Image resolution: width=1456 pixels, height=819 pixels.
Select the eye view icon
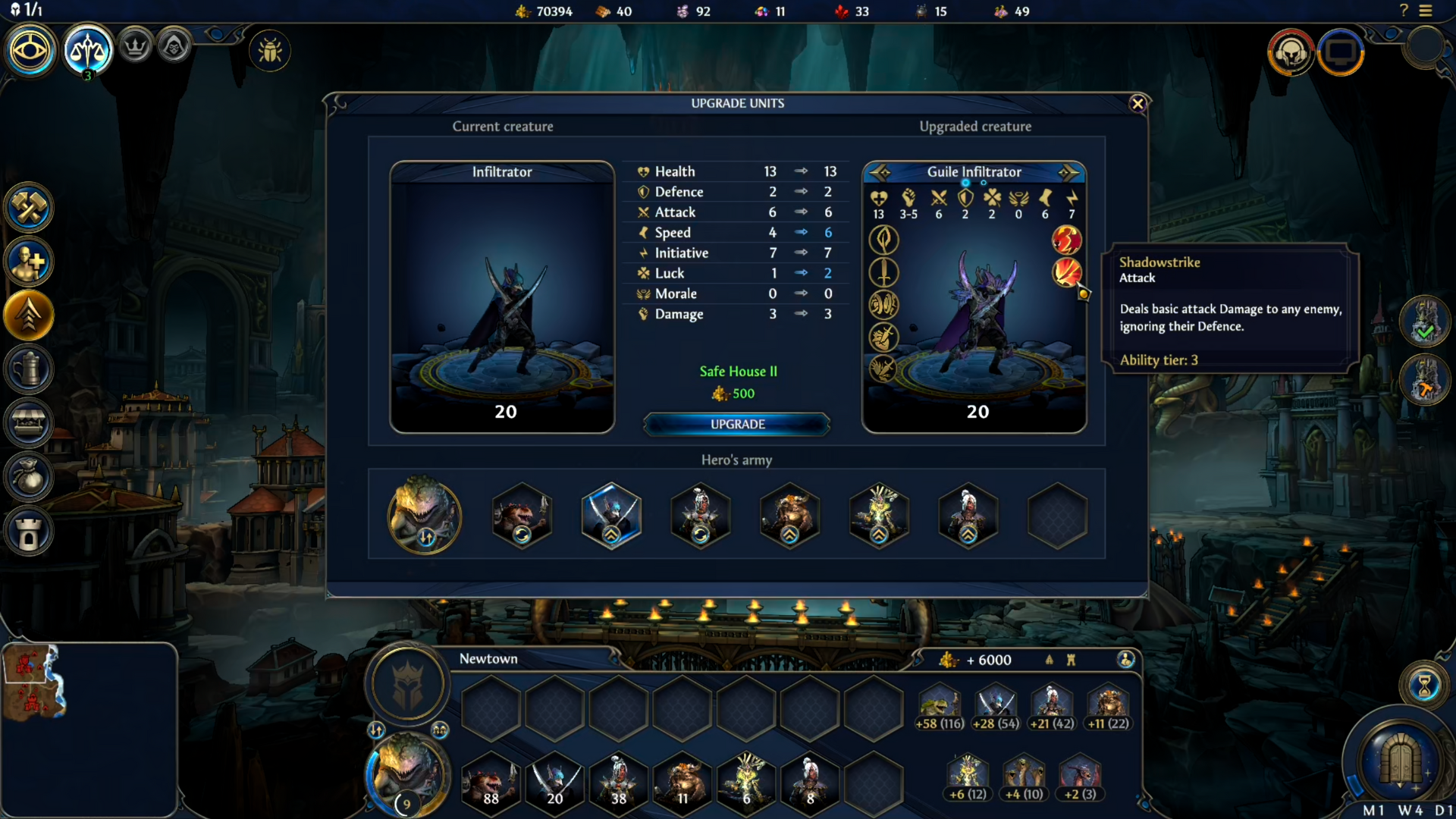[30, 51]
